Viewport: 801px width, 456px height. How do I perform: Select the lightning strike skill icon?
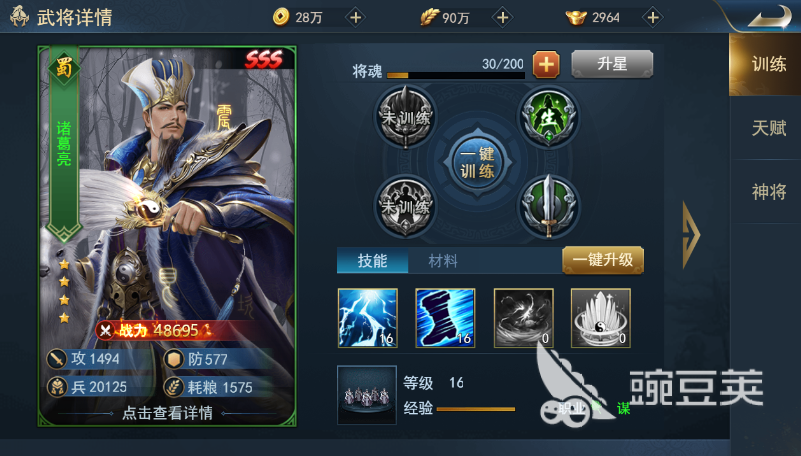point(368,318)
